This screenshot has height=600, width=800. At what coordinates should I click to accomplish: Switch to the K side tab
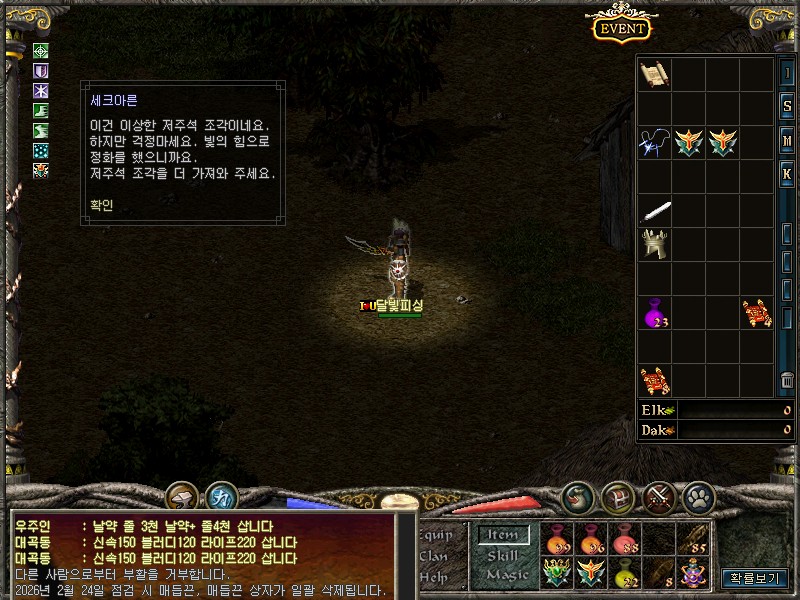point(788,173)
